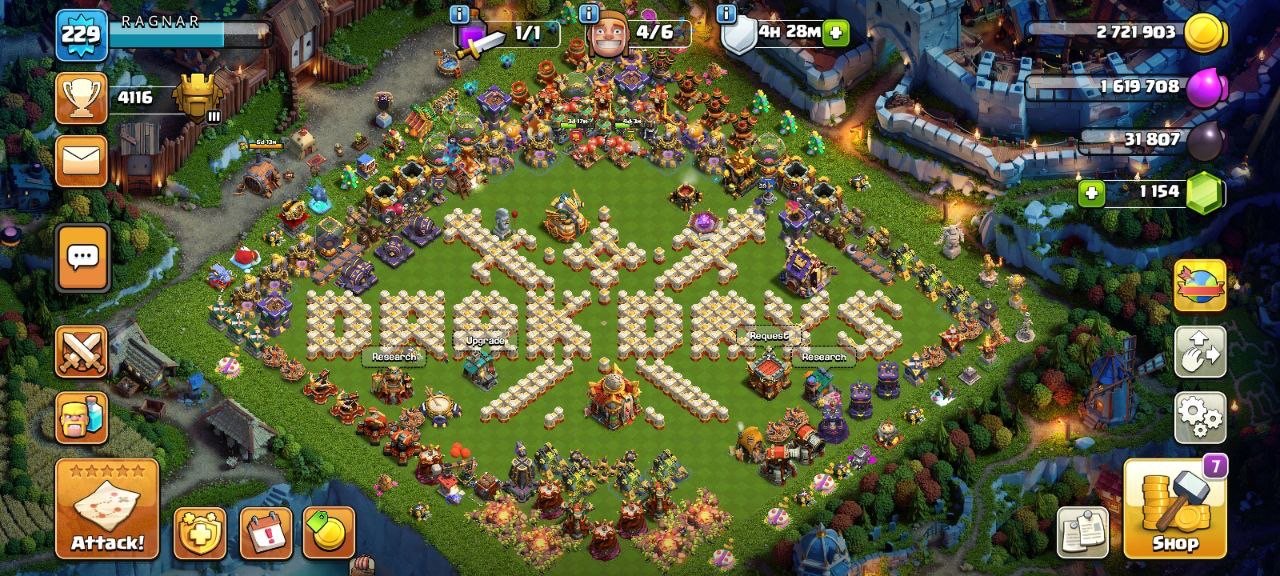
Task: Open info for the builder 4/6 counter
Action: click(x=589, y=14)
